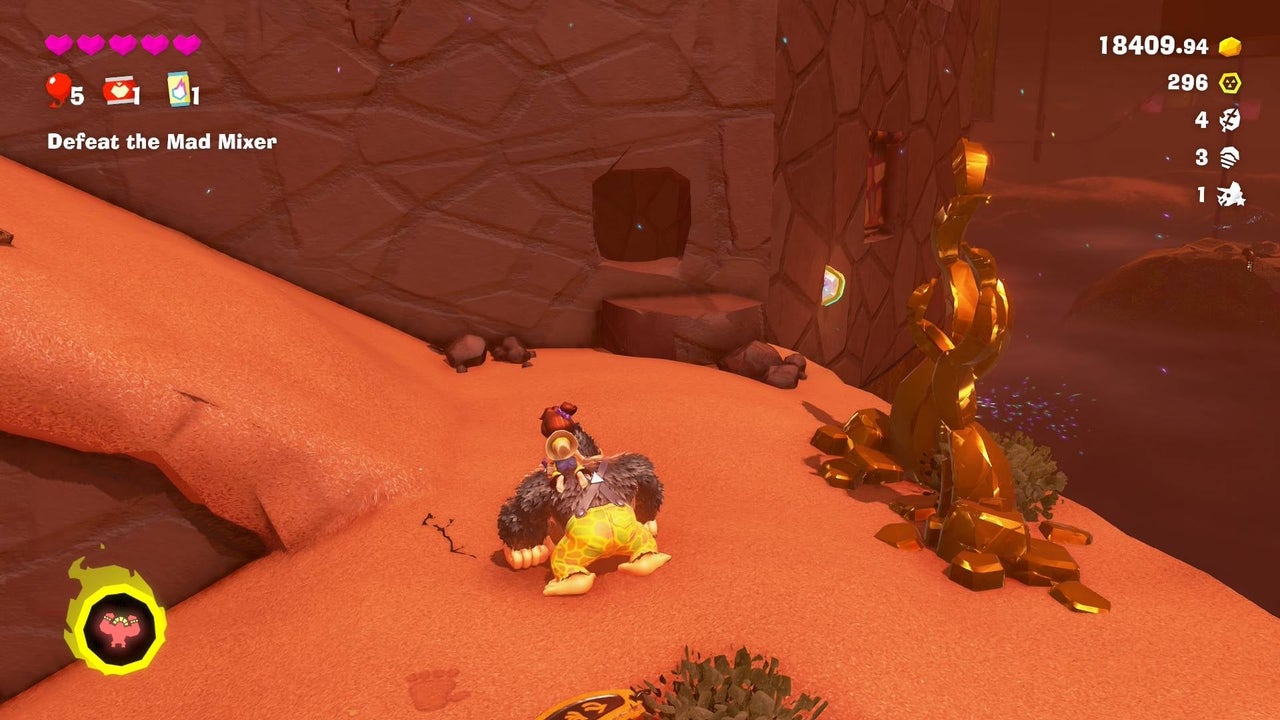Click the gold nugget currency icon
Viewport: 1280px width, 720px height.
[x=1229, y=46]
